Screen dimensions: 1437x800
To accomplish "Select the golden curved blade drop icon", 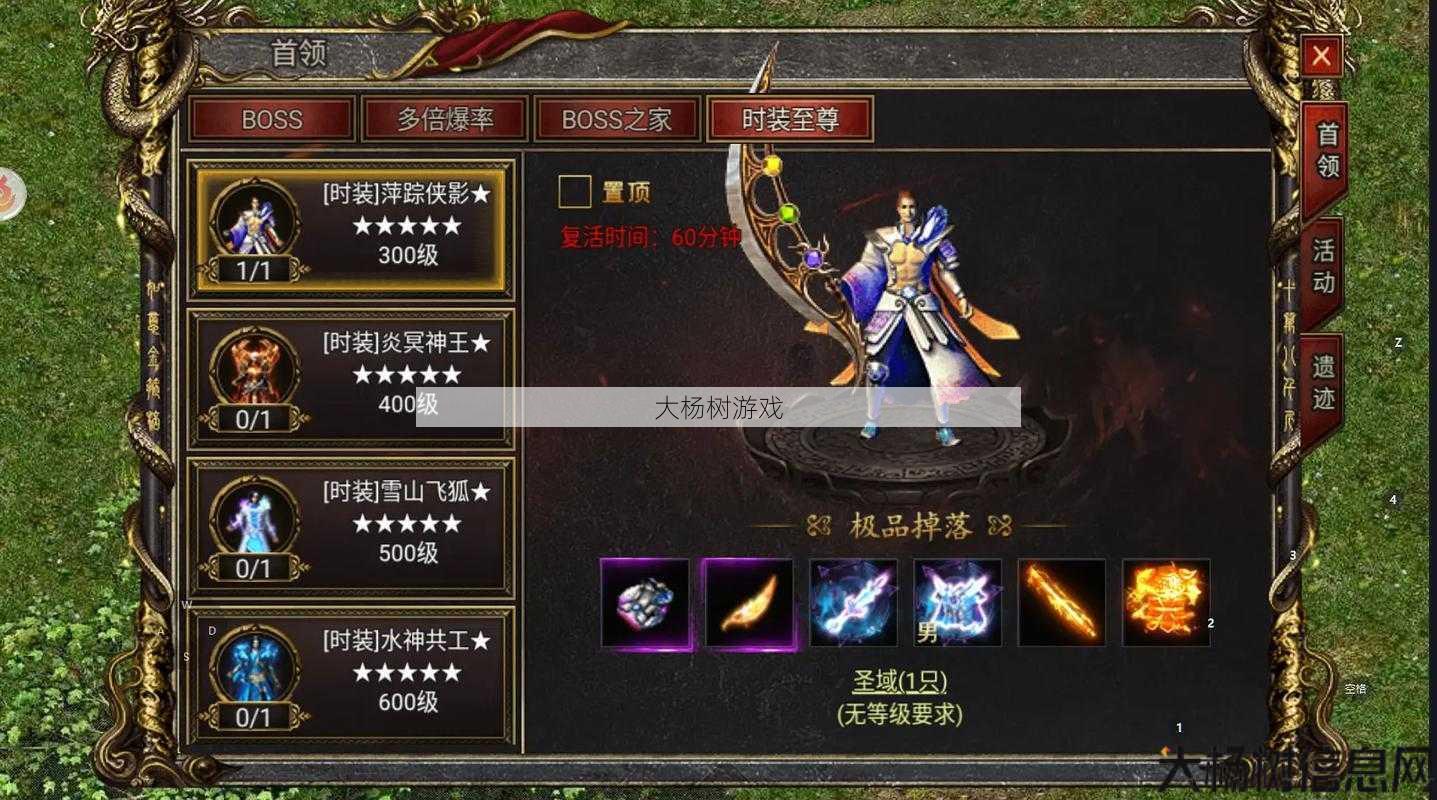I will [750, 604].
